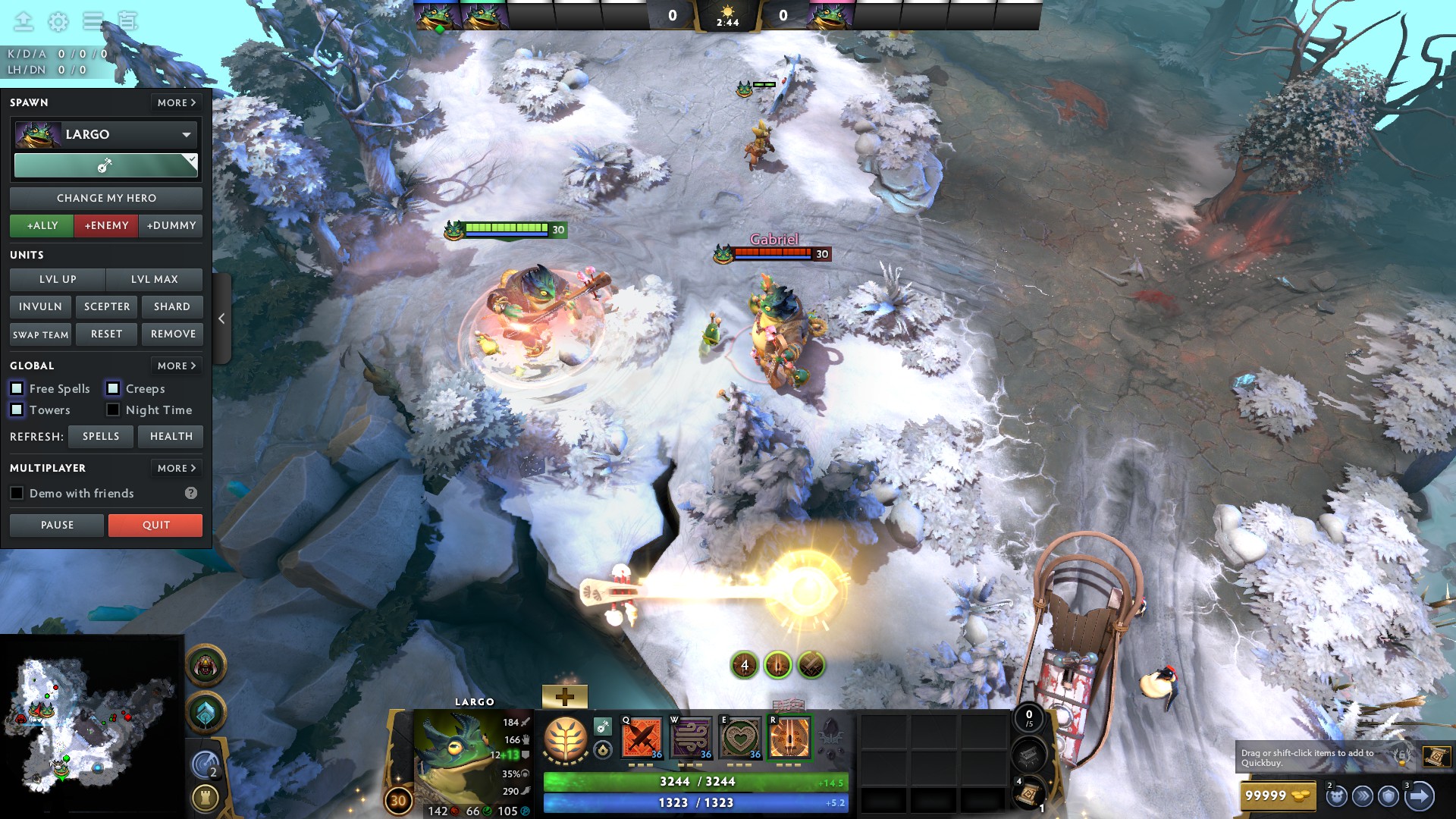Click on the minimap

[91, 724]
